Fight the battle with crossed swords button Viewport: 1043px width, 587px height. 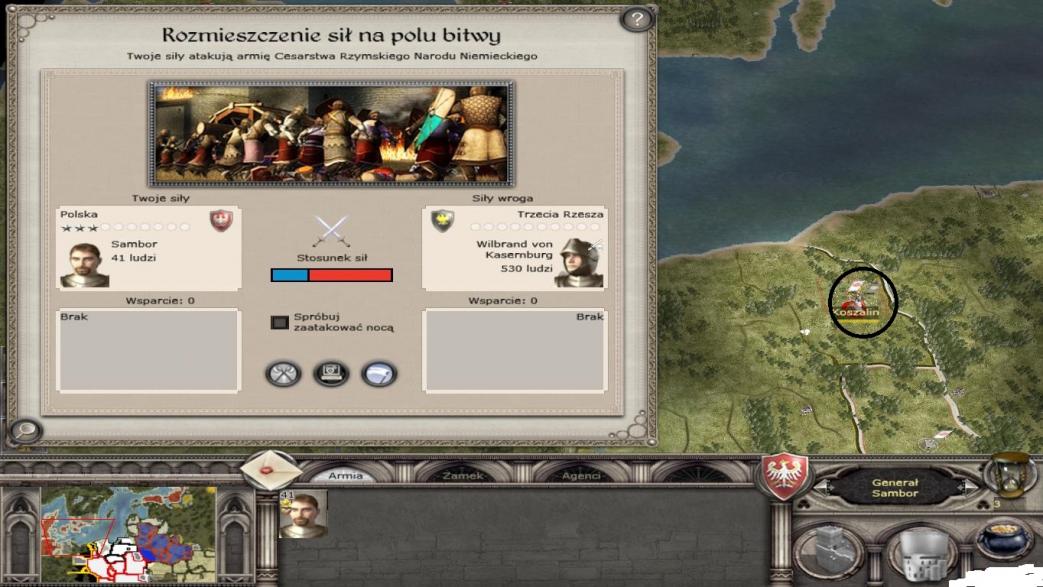point(283,374)
